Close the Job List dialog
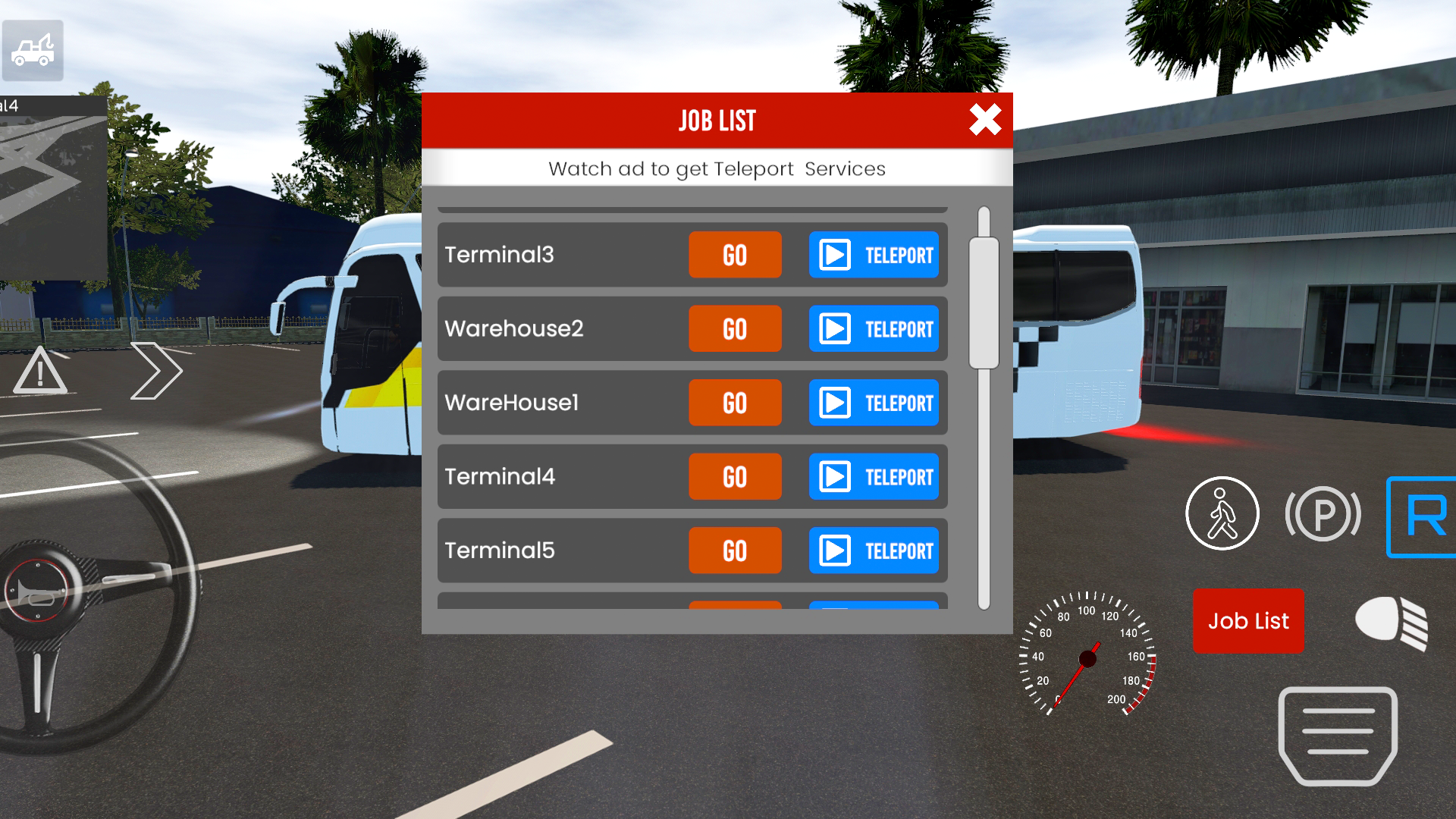Screen dimensions: 1456x819 pos(984,120)
